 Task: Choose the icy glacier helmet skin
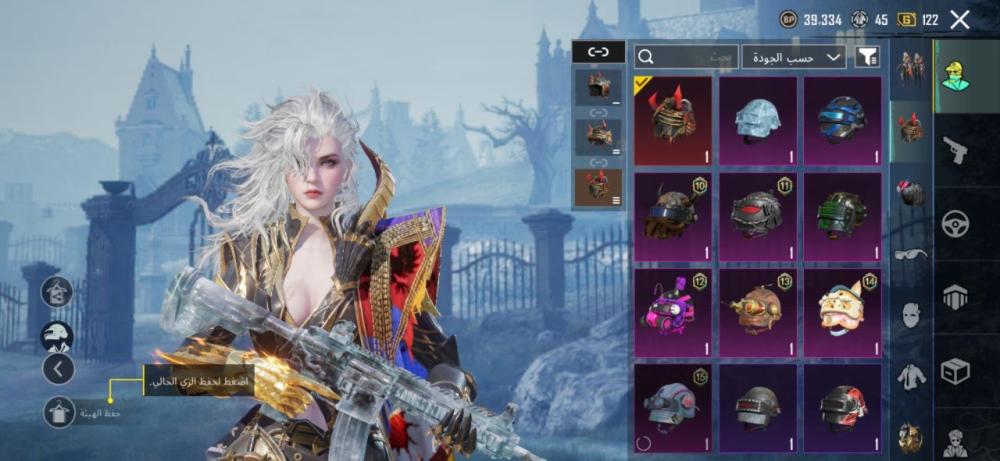click(x=757, y=120)
